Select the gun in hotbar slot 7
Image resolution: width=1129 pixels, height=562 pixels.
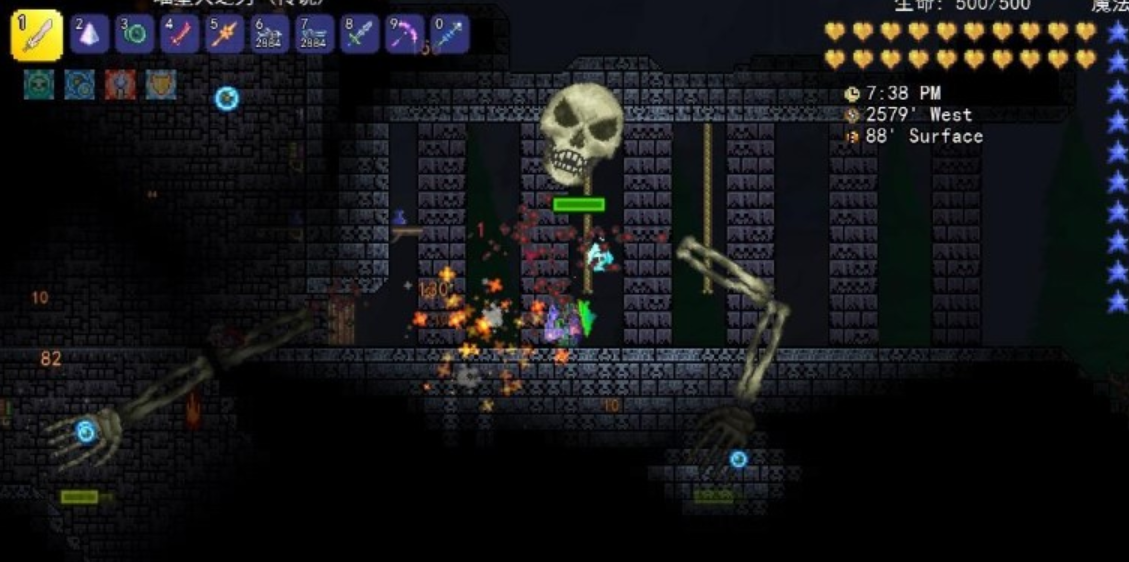[315, 35]
